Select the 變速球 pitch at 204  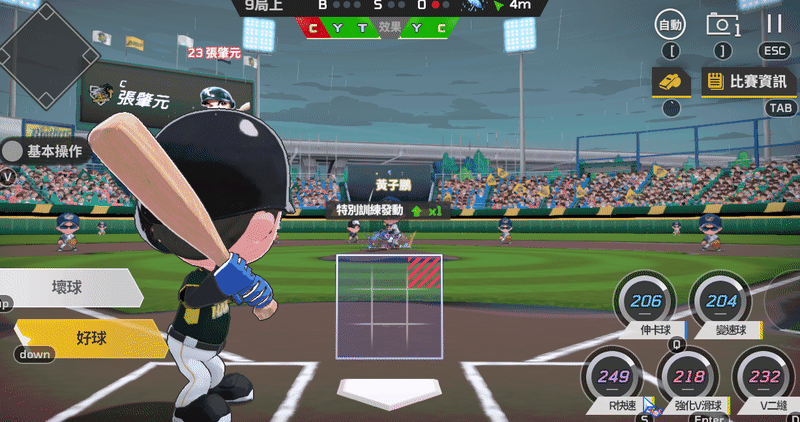721,301
